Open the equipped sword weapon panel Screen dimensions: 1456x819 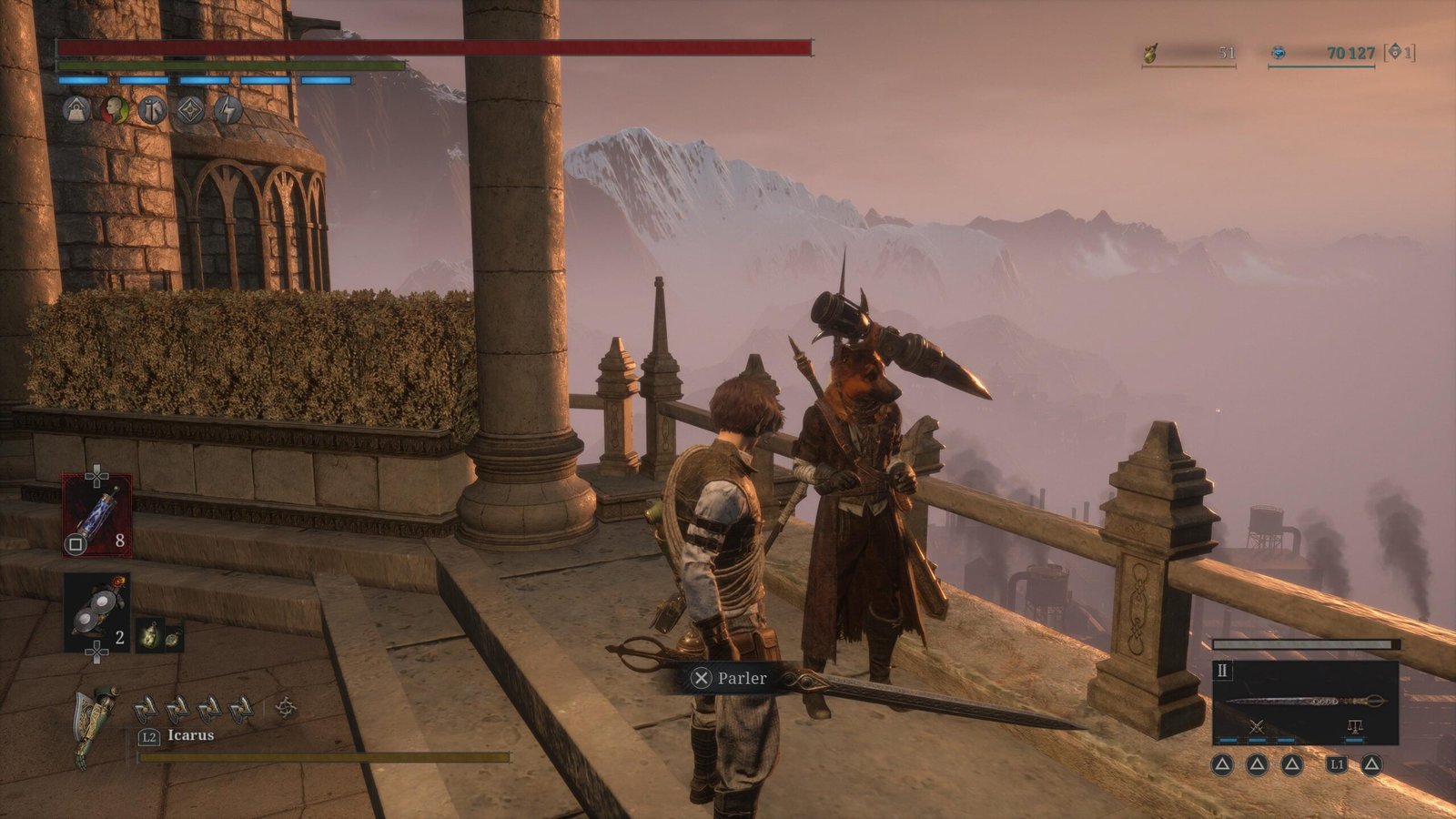(x=1305, y=701)
